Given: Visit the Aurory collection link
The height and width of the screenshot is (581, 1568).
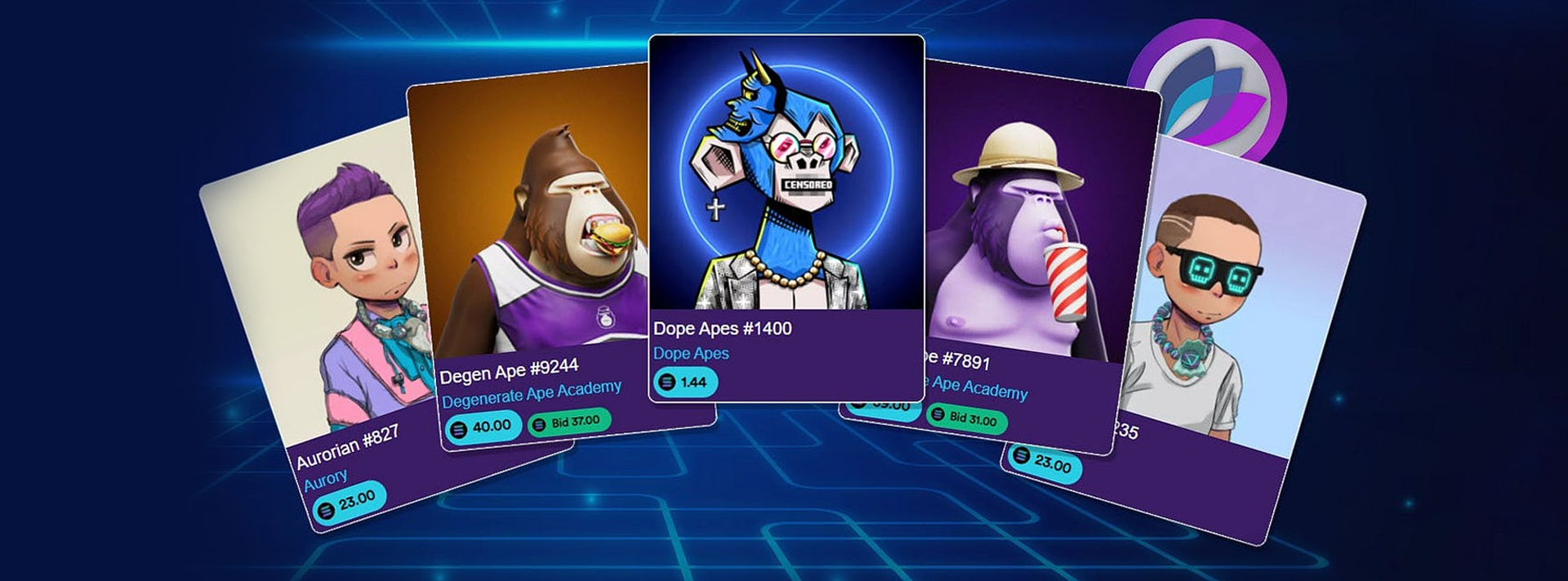Looking at the screenshot, I should (326, 480).
